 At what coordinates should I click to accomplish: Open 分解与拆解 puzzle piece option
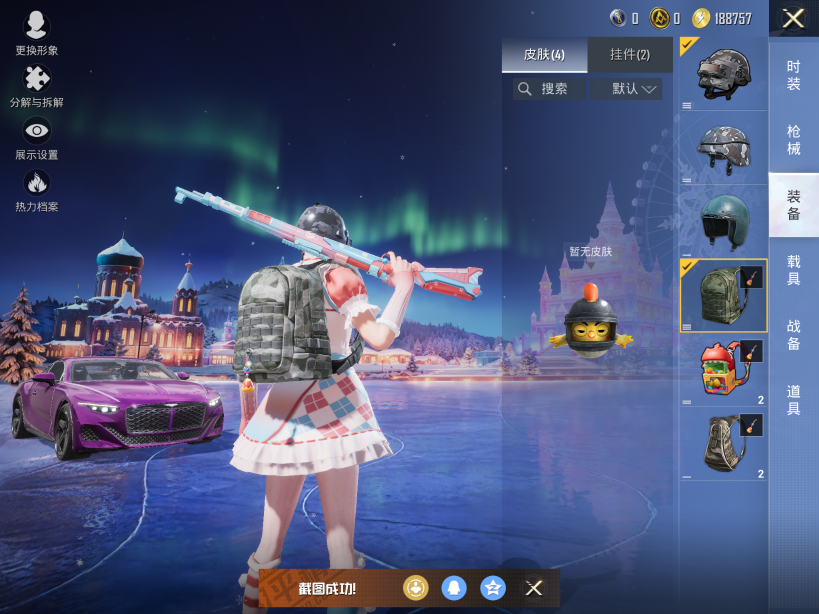point(36,86)
